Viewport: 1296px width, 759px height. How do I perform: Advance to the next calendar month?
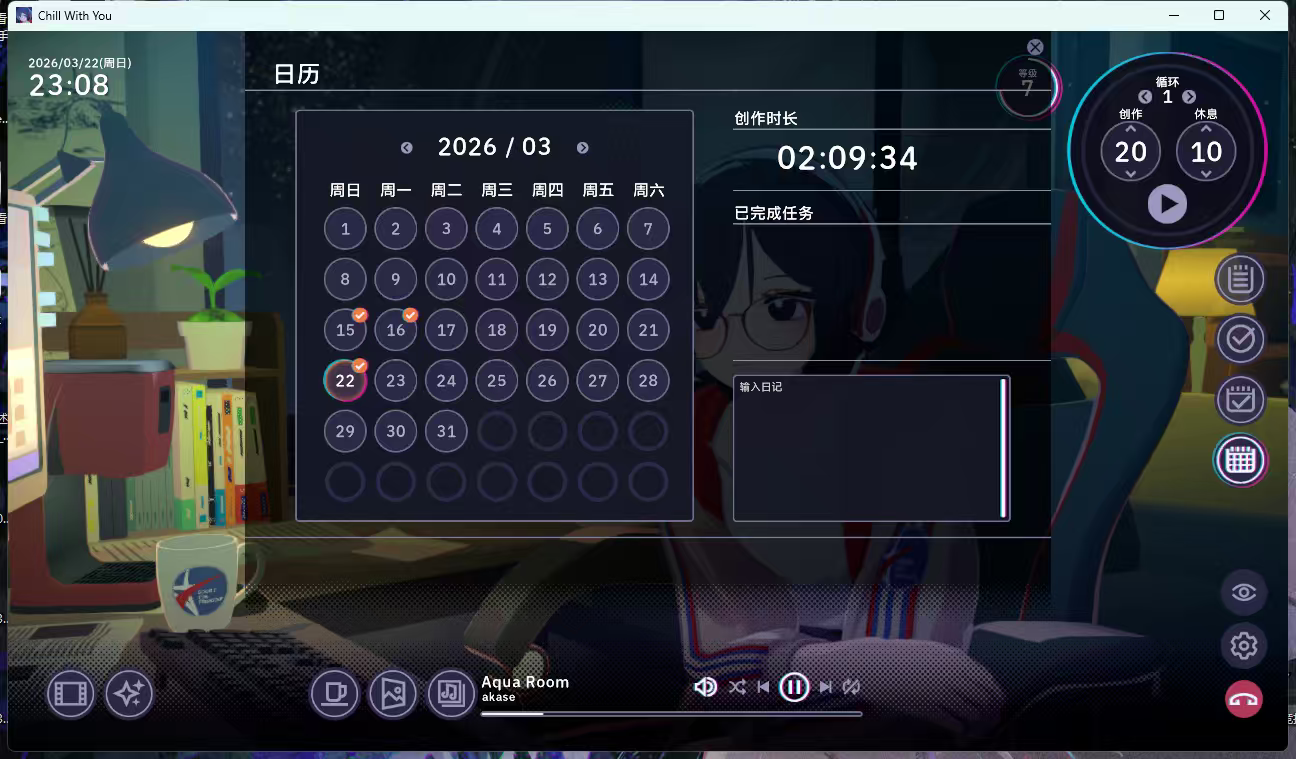583,148
